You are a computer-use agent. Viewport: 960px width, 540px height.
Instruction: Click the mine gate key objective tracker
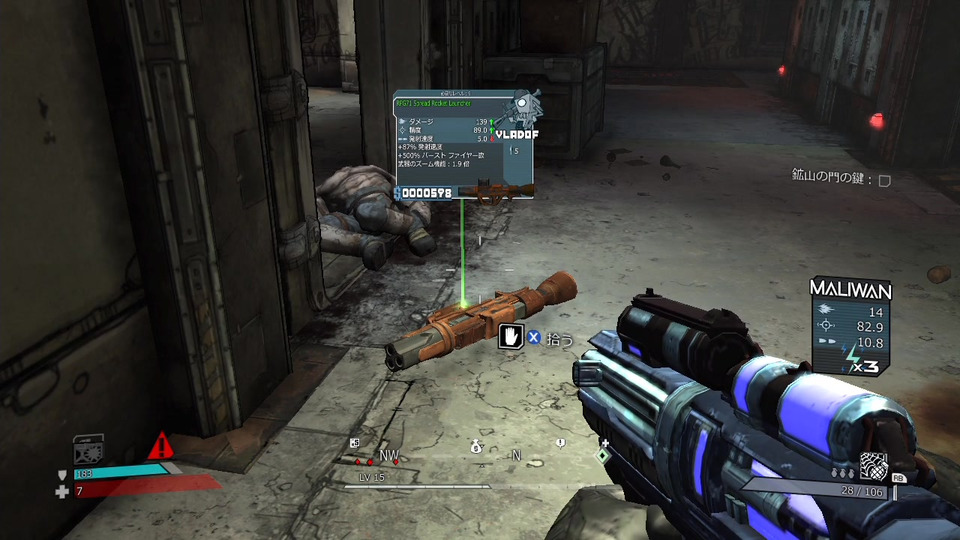click(x=841, y=179)
